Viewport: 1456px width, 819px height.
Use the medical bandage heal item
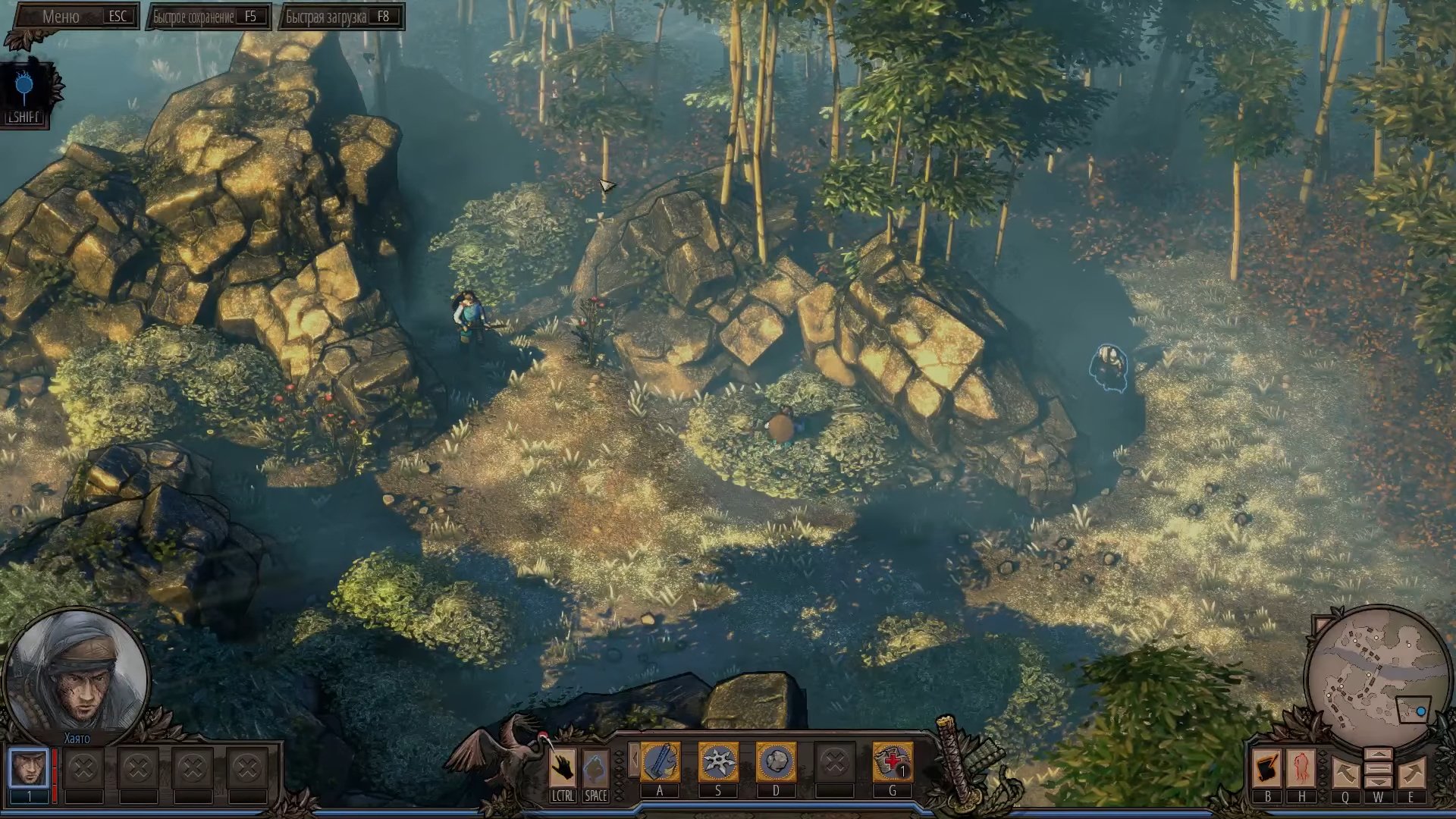pyautogui.click(x=892, y=762)
